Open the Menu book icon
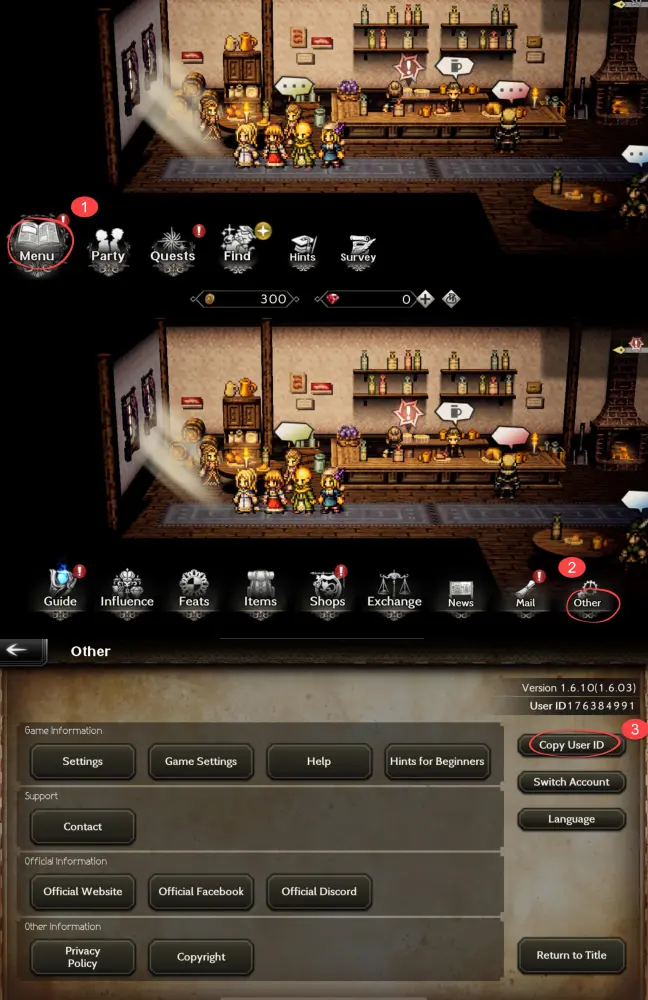Image resolution: width=648 pixels, height=1000 pixels. tap(40, 241)
